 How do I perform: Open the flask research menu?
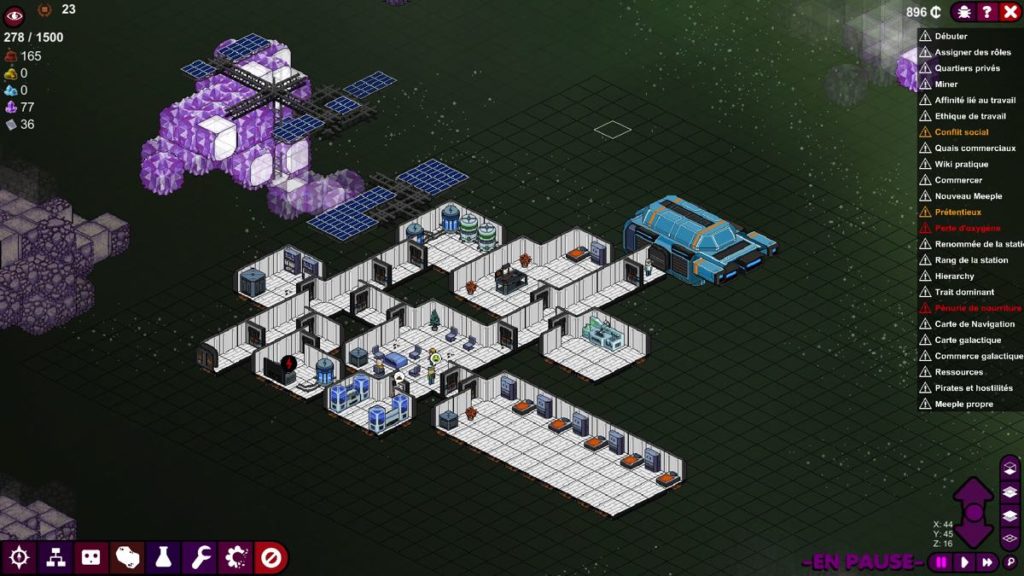[163, 557]
